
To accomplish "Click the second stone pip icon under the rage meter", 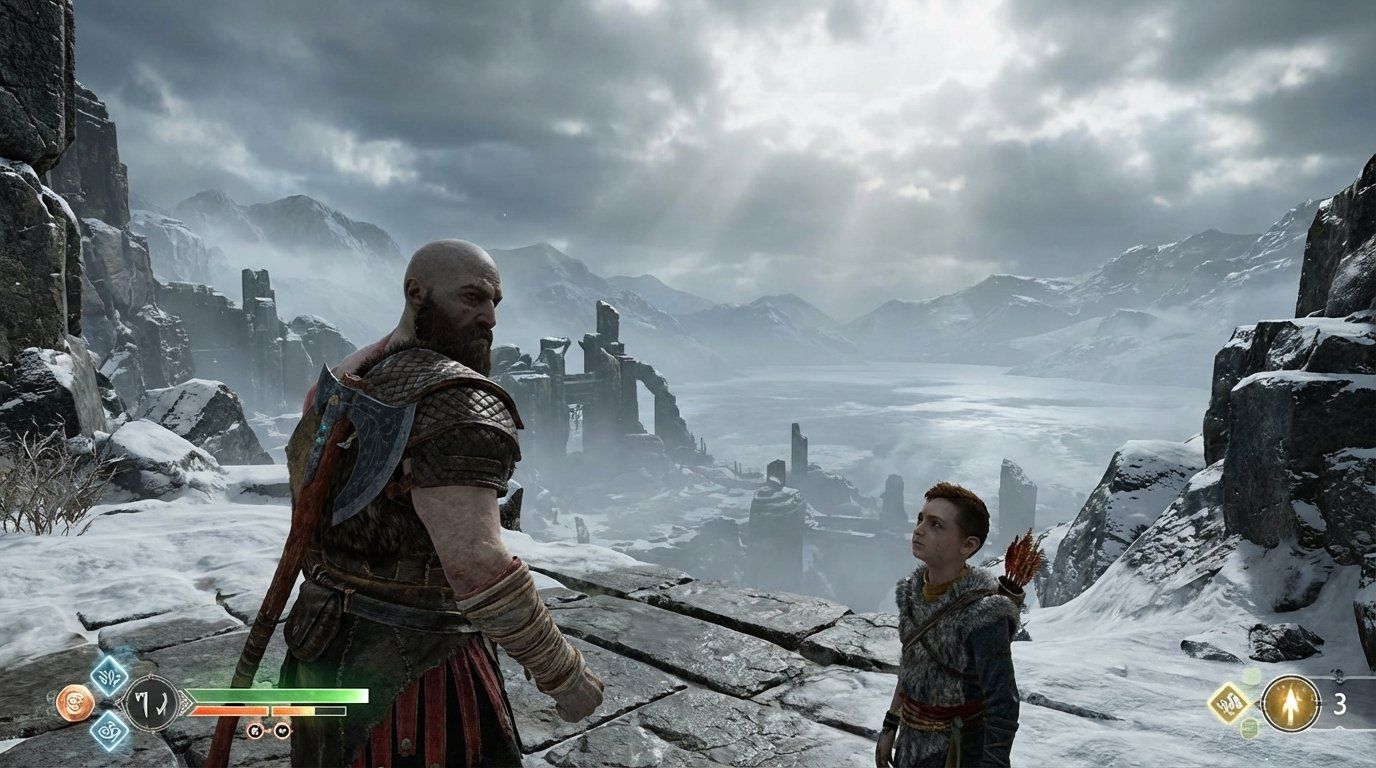I will point(282,731).
